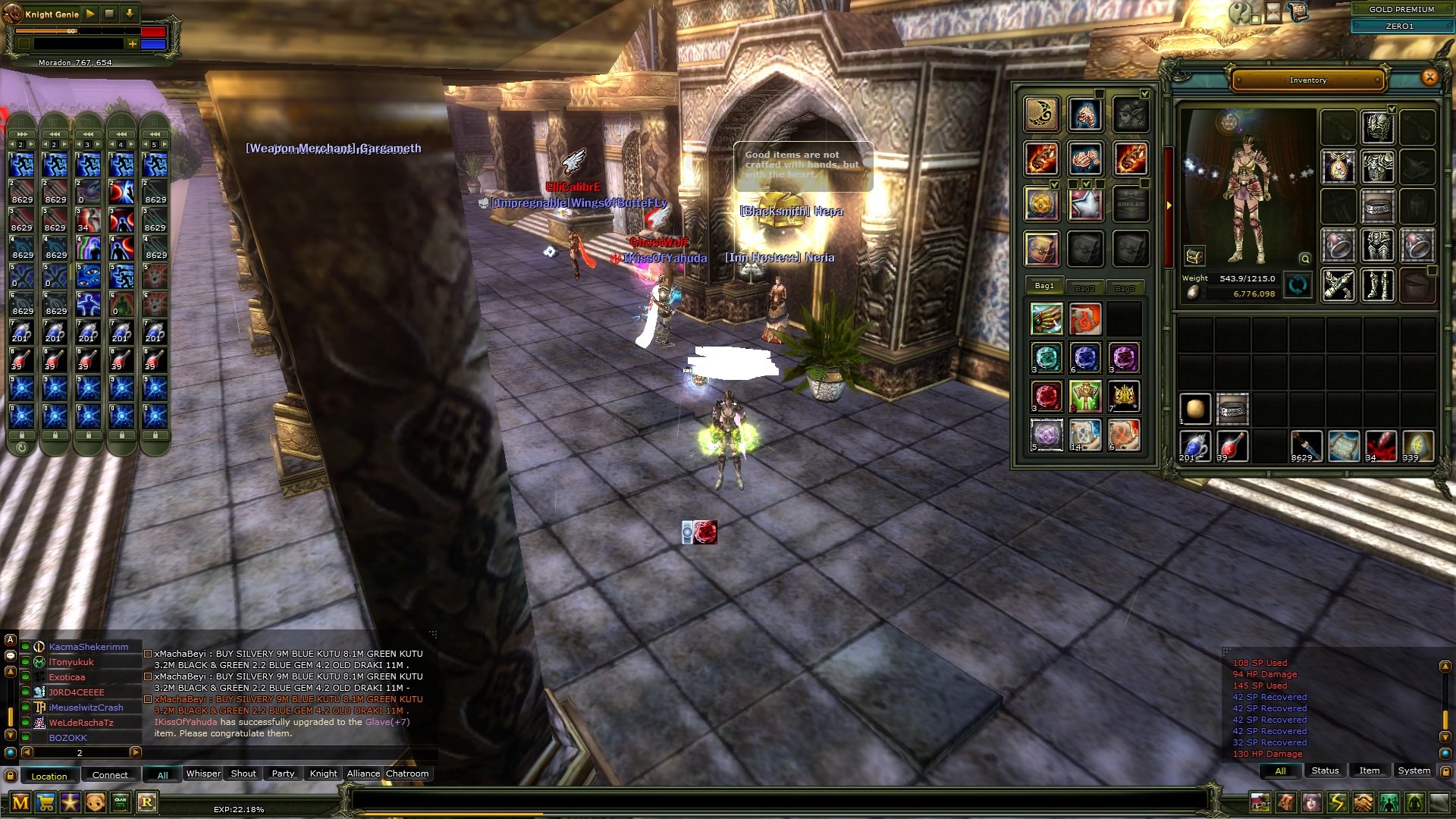This screenshot has height=819, width=1456.
Task: Open the Chatroom tab
Action: (x=407, y=773)
